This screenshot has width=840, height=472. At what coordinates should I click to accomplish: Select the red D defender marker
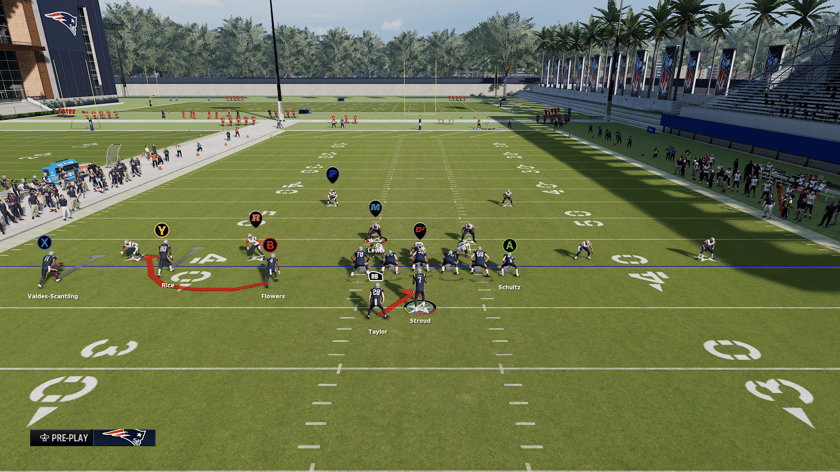pyautogui.click(x=420, y=230)
